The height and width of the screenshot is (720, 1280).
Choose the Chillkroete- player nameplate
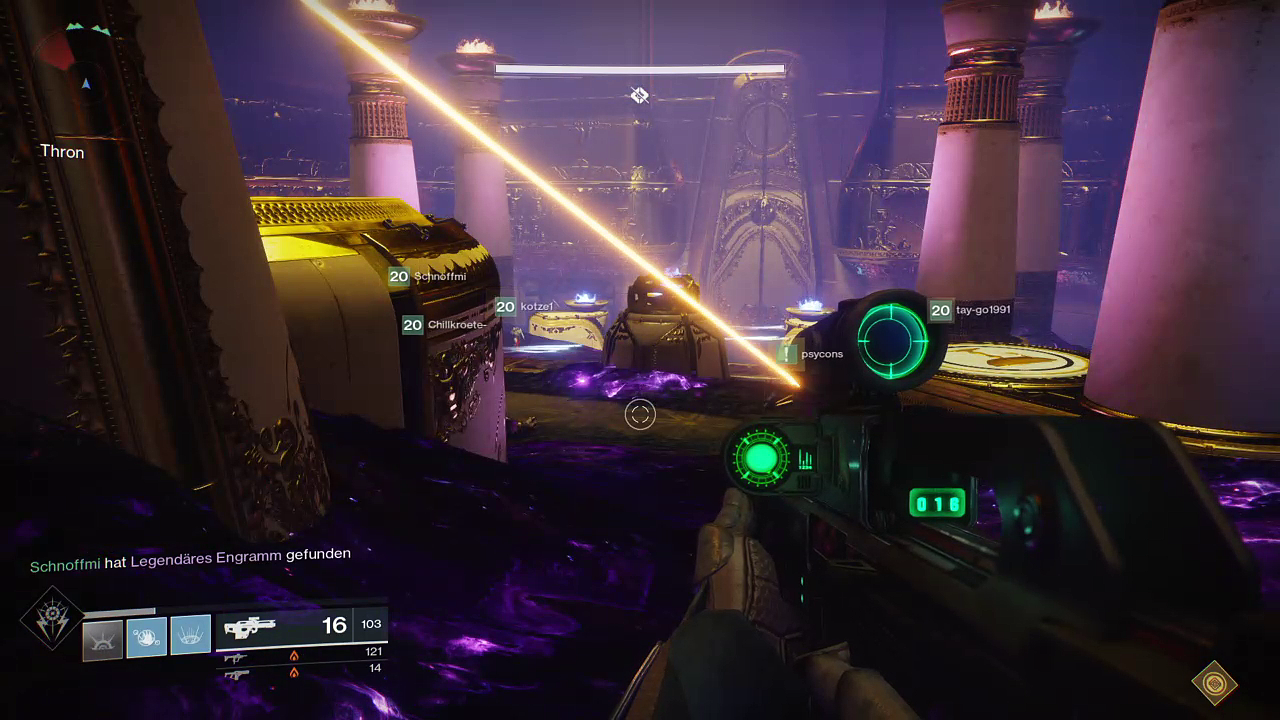[445, 325]
